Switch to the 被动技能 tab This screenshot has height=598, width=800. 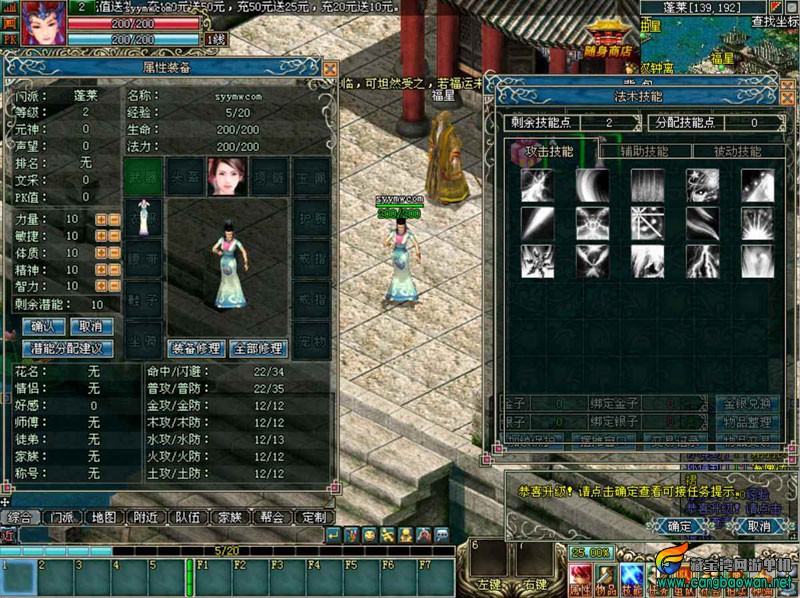735,152
